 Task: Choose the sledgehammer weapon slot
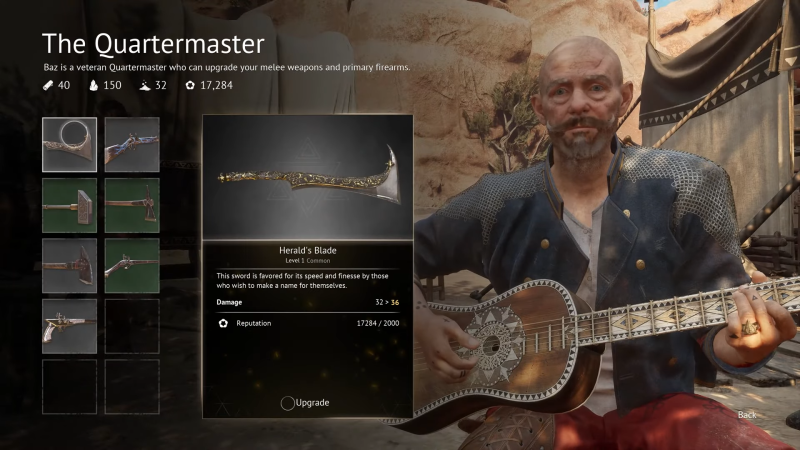pyautogui.click(x=70, y=205)
